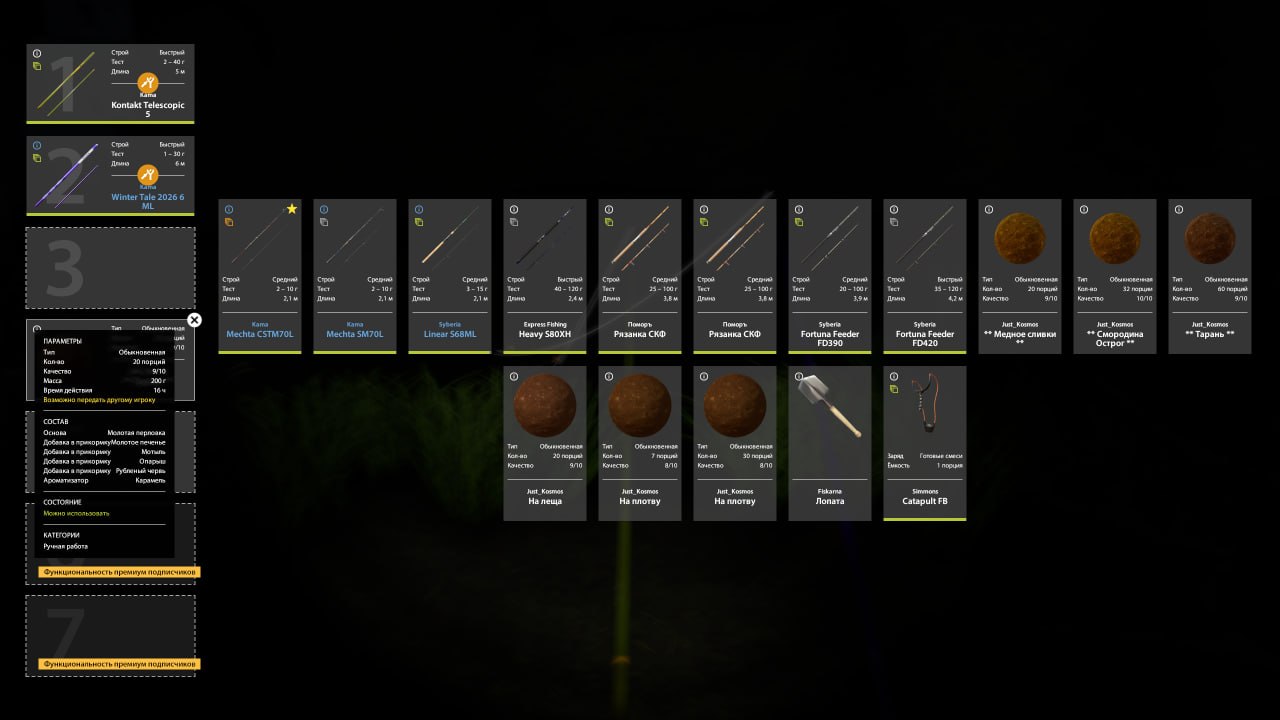This screenshot has width=1280, height=720.
Task: Choose the На леща groundbait card
Action: 545,443
